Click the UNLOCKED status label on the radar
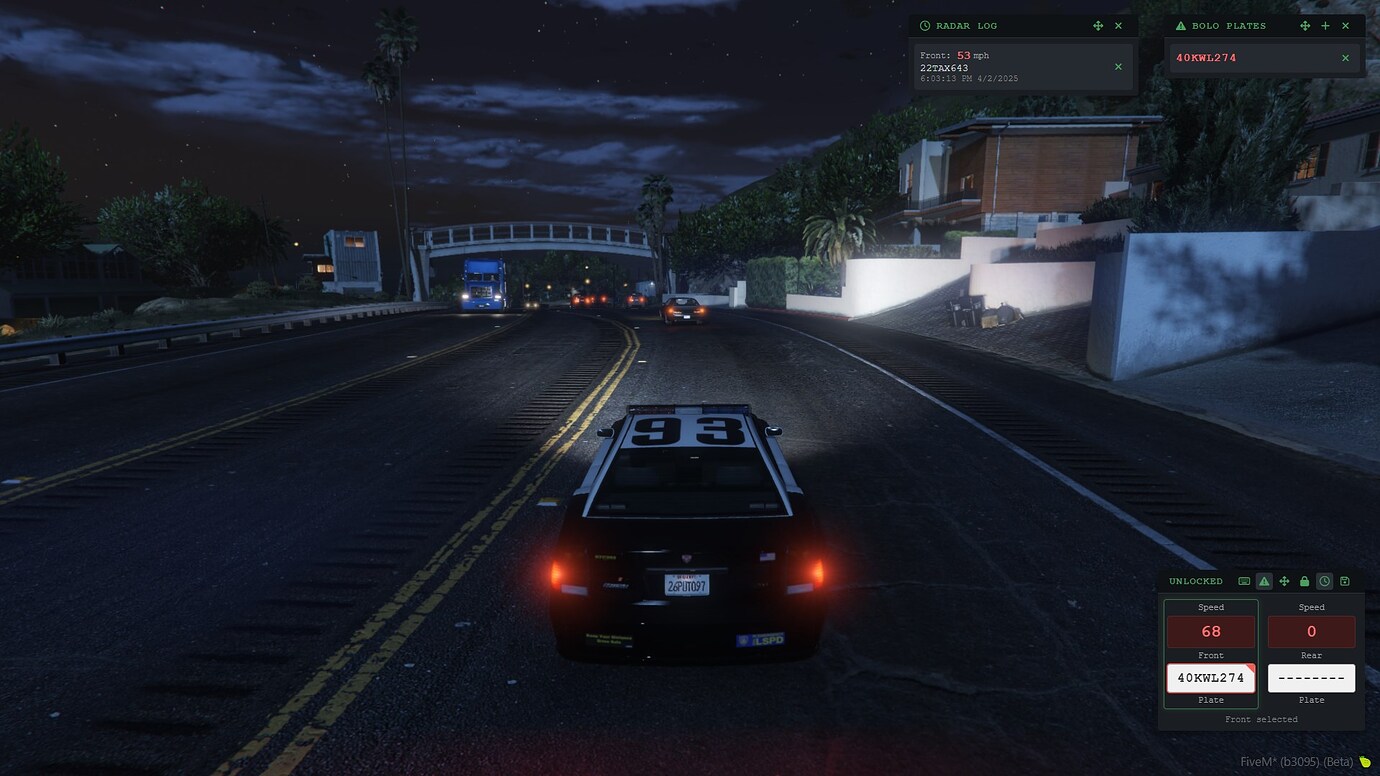Viewport: 1380px width, 776px height. coord(1196,581)
